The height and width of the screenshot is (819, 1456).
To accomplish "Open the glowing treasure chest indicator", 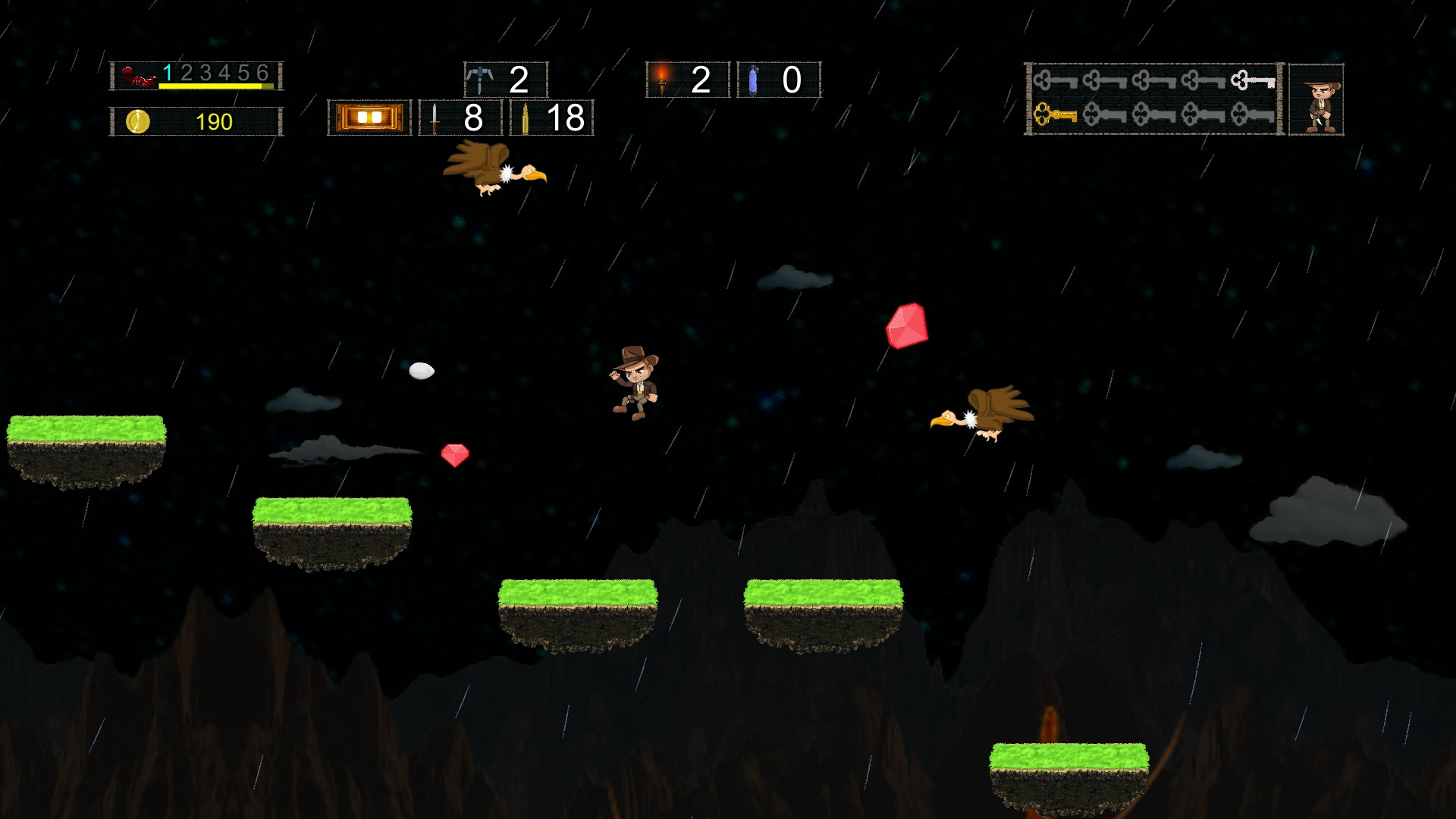I will tap(369, 116).
